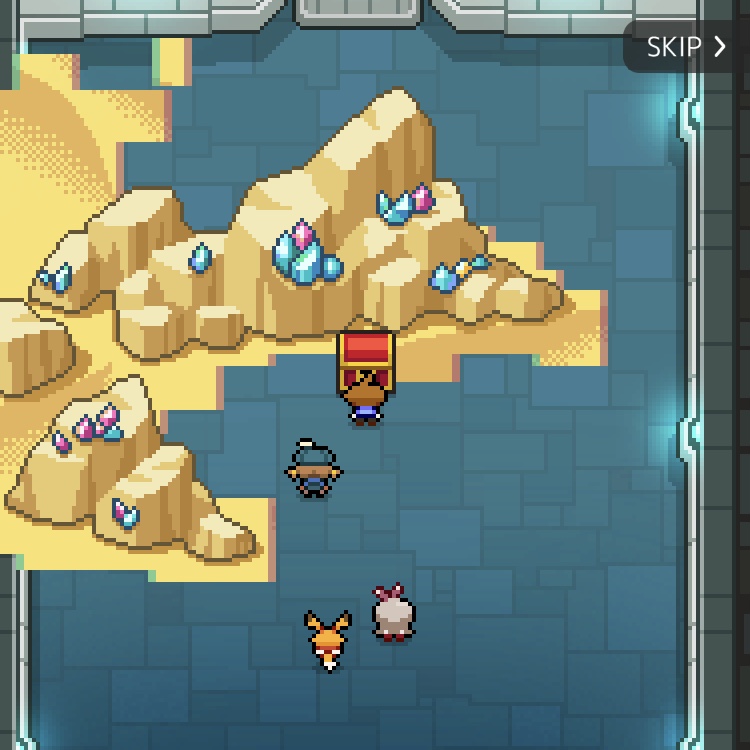Skip the cutscene with the SKIP button
This screenshot has width=750, height=750.
click(686, 47)
